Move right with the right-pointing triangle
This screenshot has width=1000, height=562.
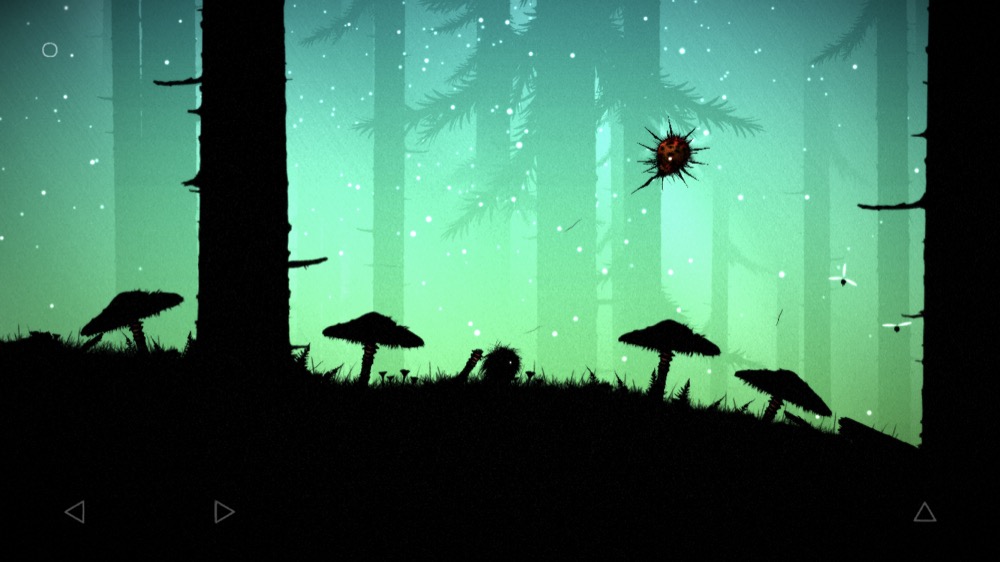tap(223, 512)
